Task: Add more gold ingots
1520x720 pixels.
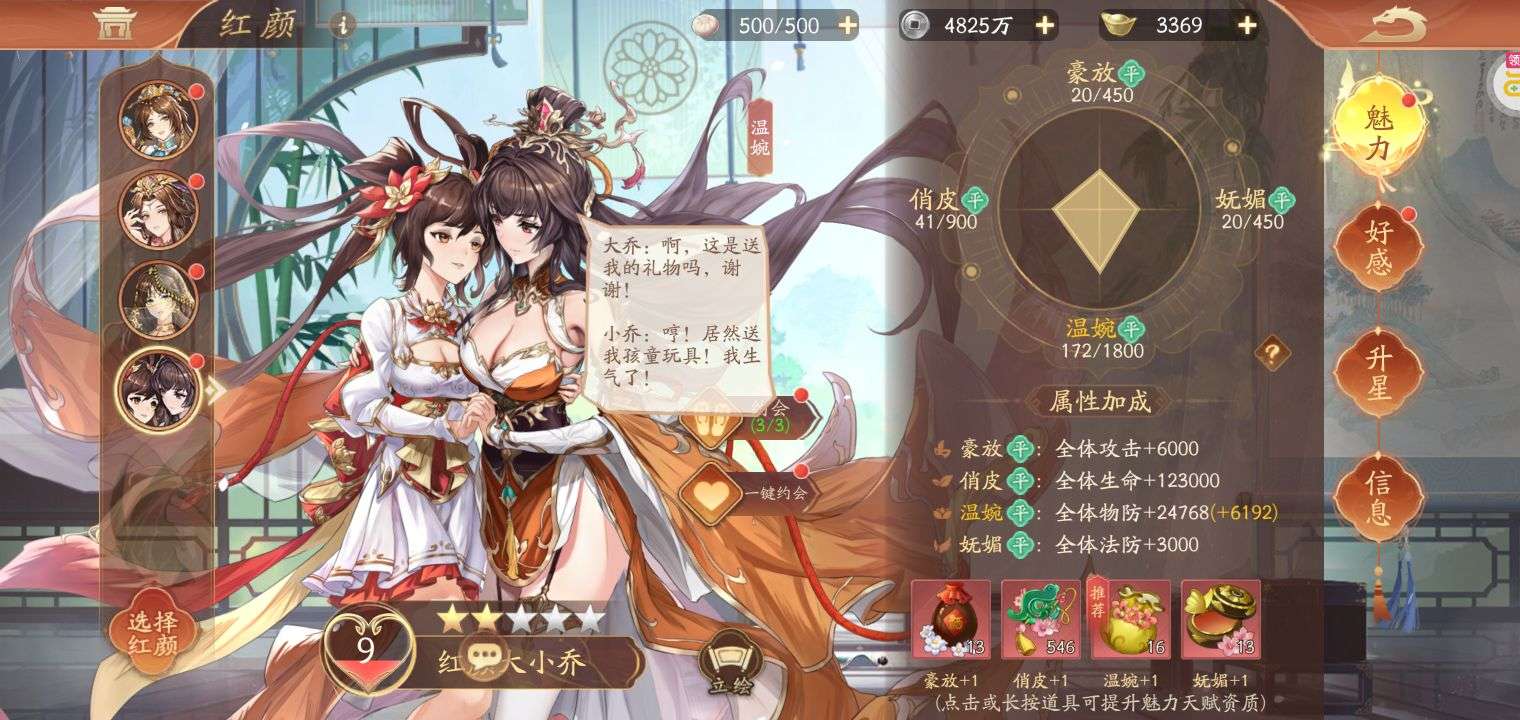Action: click(x=1247, y=25)
